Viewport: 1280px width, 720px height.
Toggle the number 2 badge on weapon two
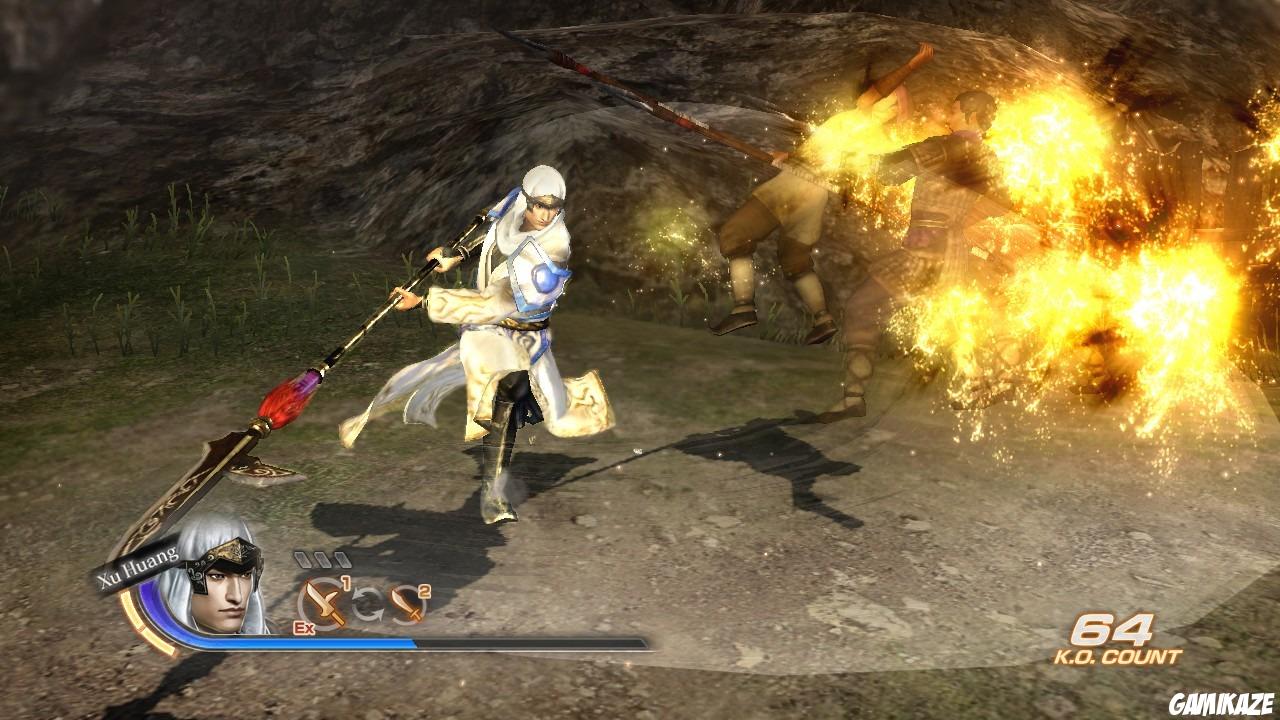[x=422, y=591]
